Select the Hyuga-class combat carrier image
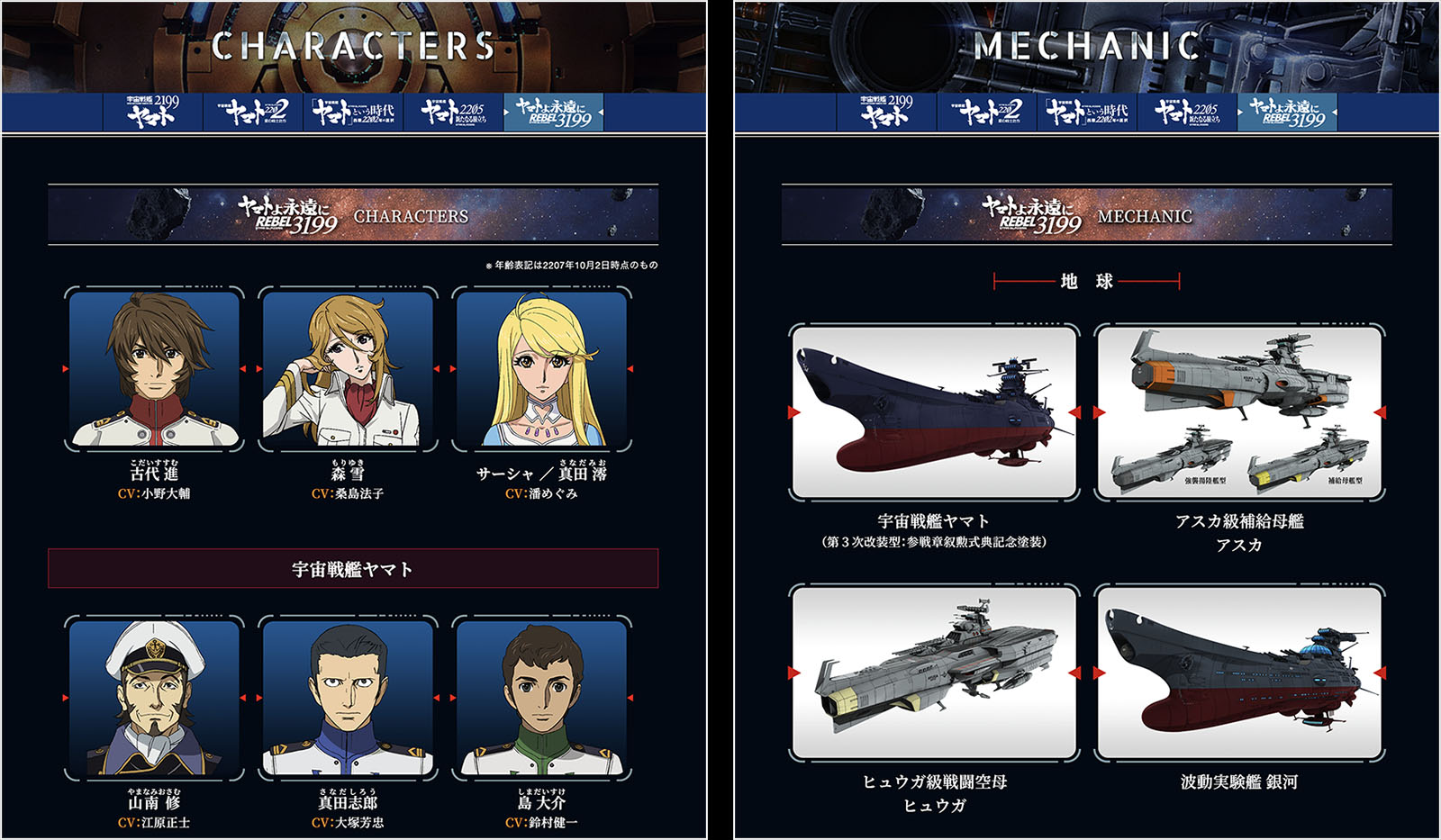1441x840 pixels. [934, 672]
